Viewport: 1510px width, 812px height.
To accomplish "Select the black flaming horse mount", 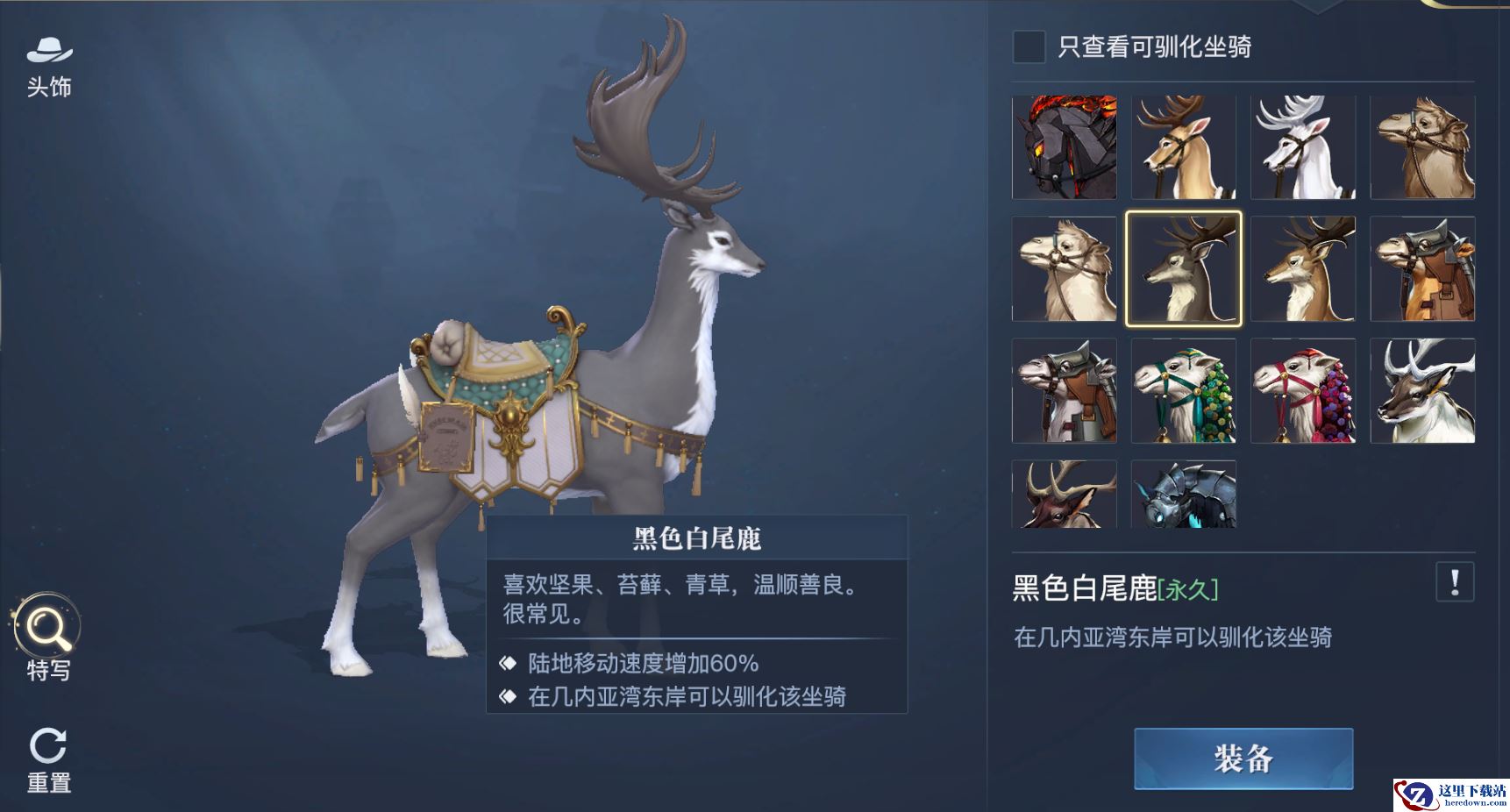I will 1064,147.
